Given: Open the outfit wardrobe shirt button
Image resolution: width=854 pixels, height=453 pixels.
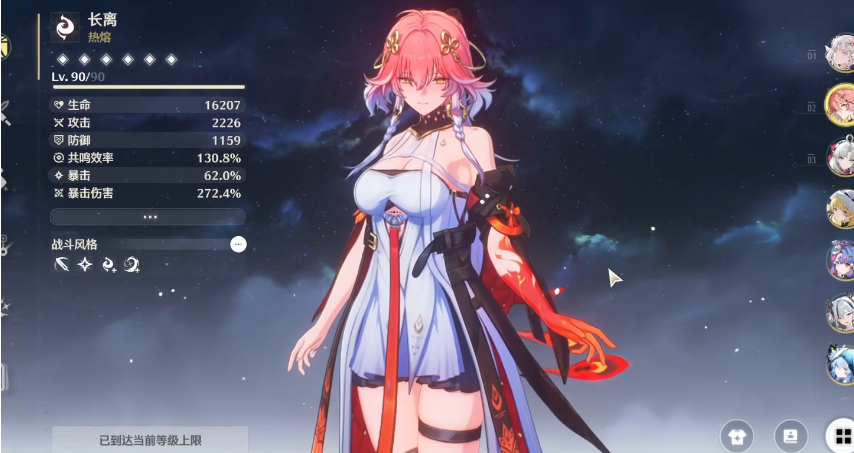Looking at the screenshot, I should point(737,435).
